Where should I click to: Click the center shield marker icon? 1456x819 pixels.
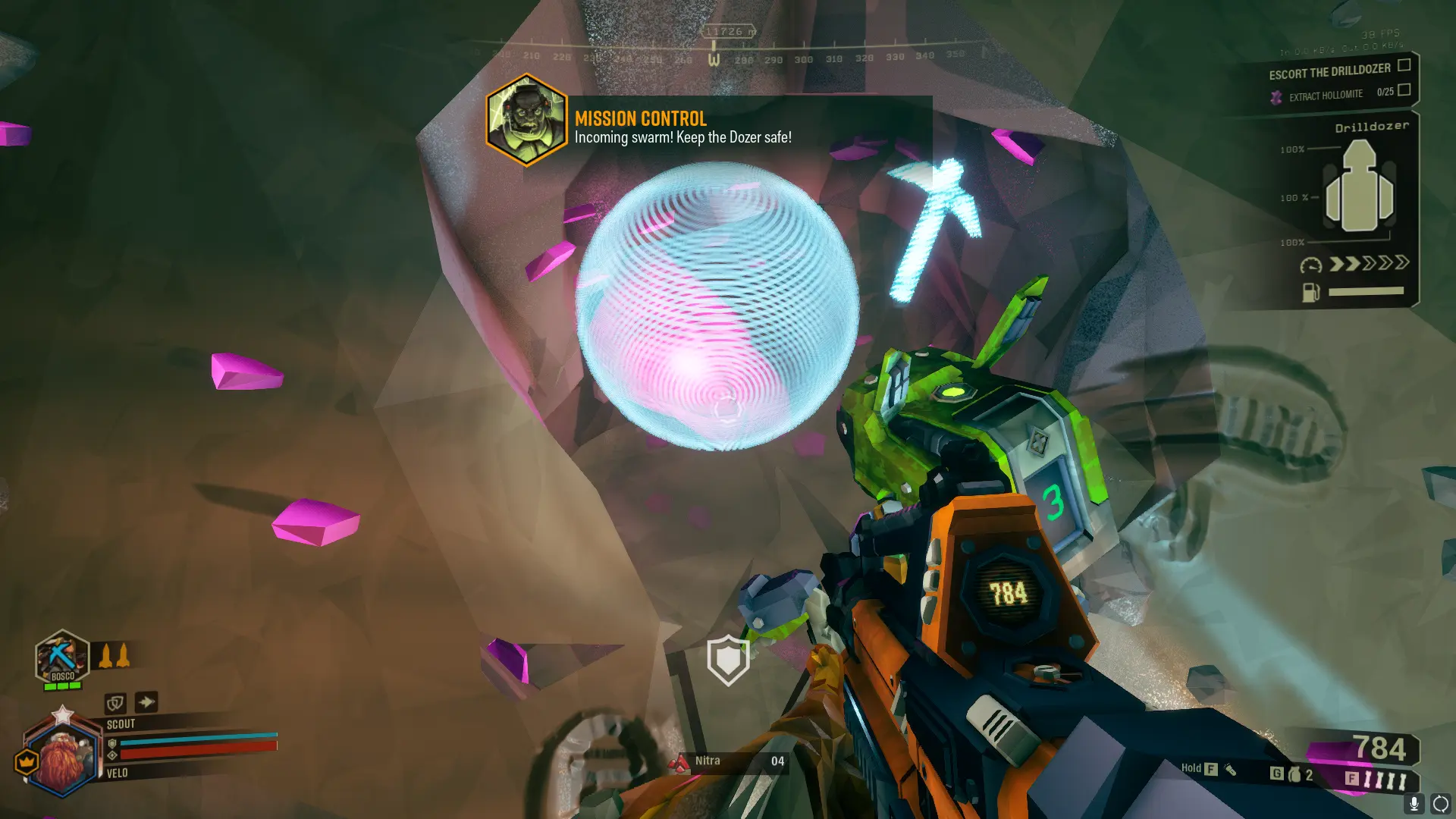point(728,659)
